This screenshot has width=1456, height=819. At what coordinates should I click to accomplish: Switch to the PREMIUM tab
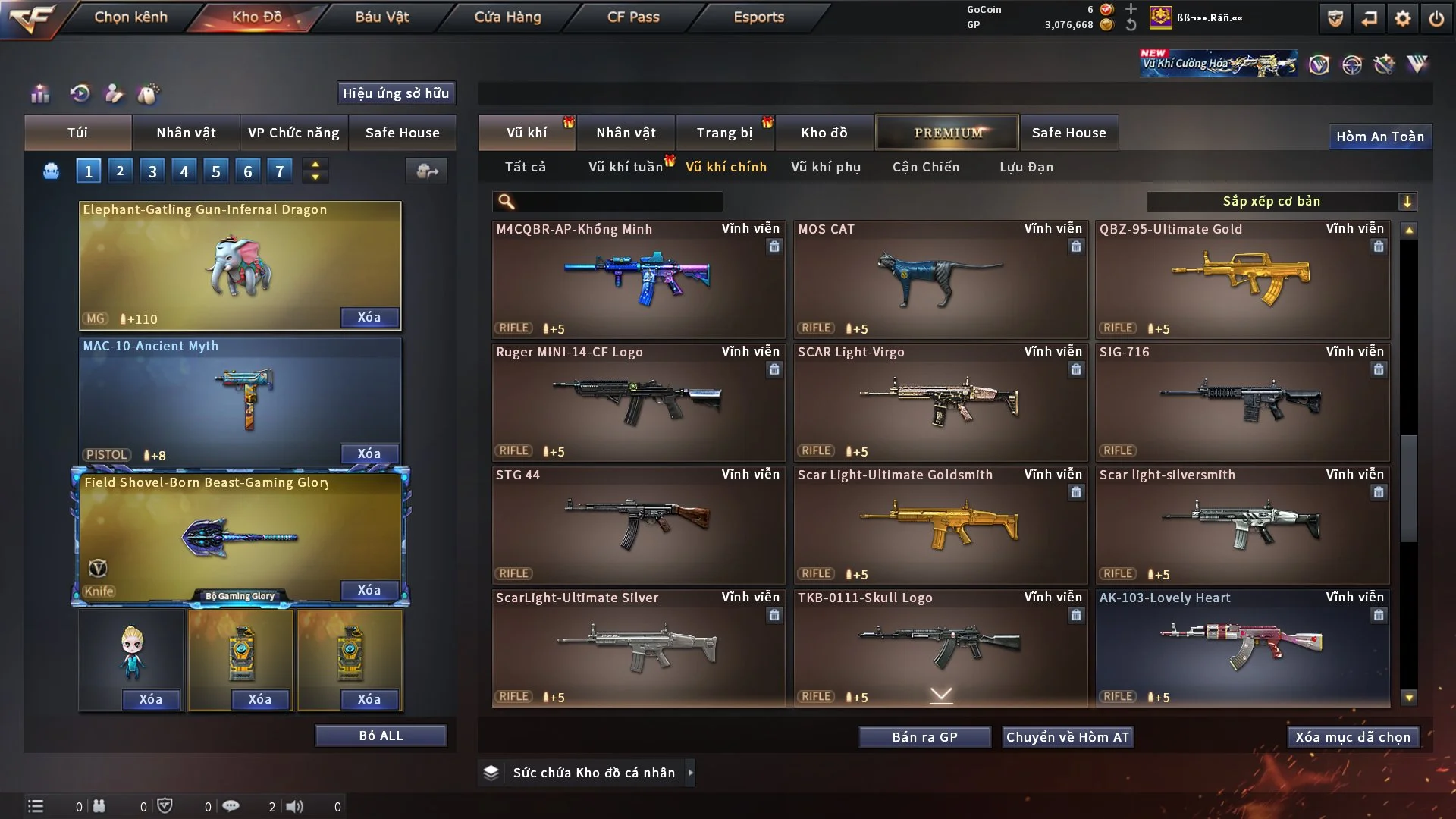point(947,133)
